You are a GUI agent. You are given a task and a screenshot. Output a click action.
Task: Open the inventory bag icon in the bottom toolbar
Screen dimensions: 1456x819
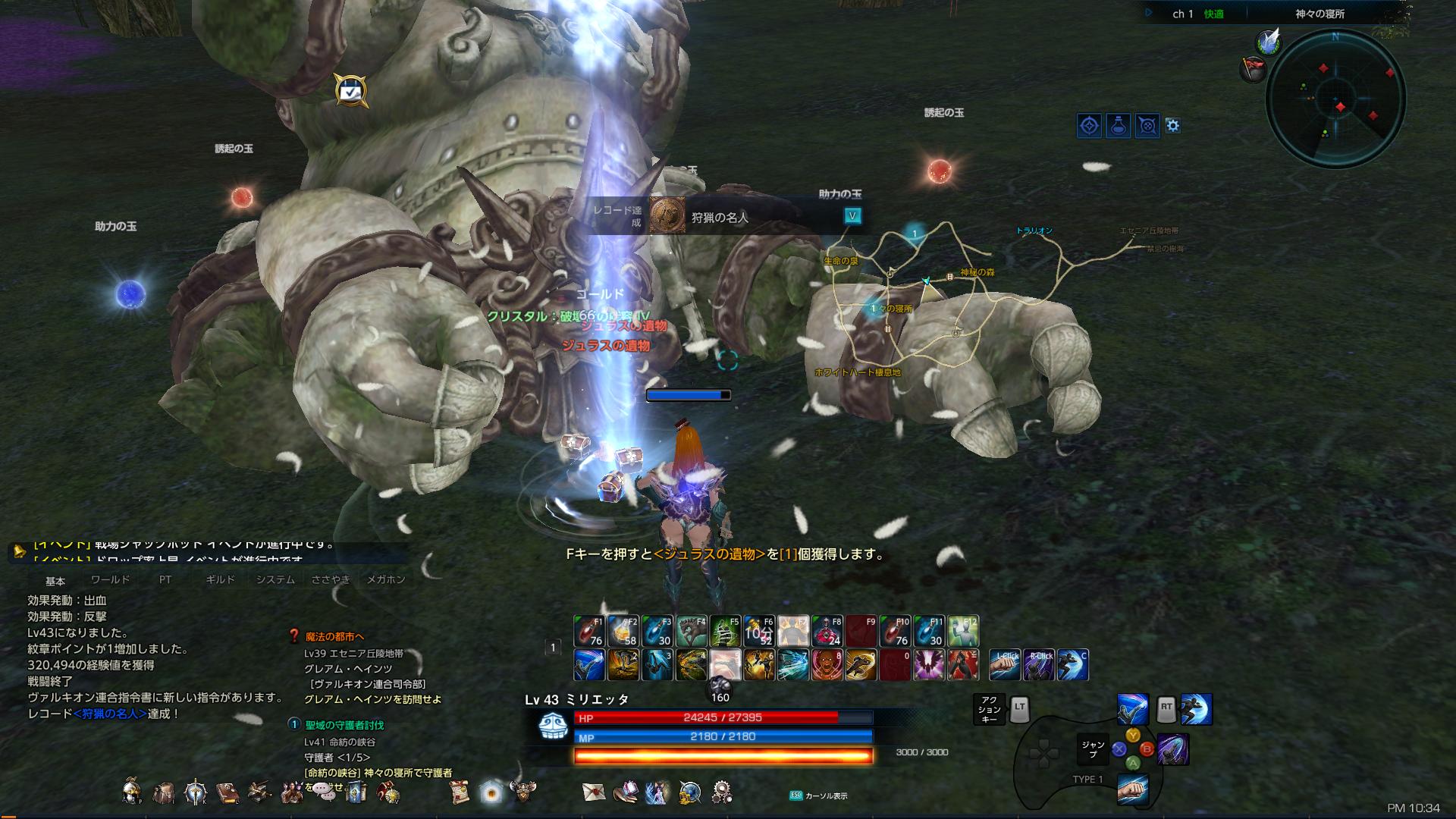click(x=163, y=793)
